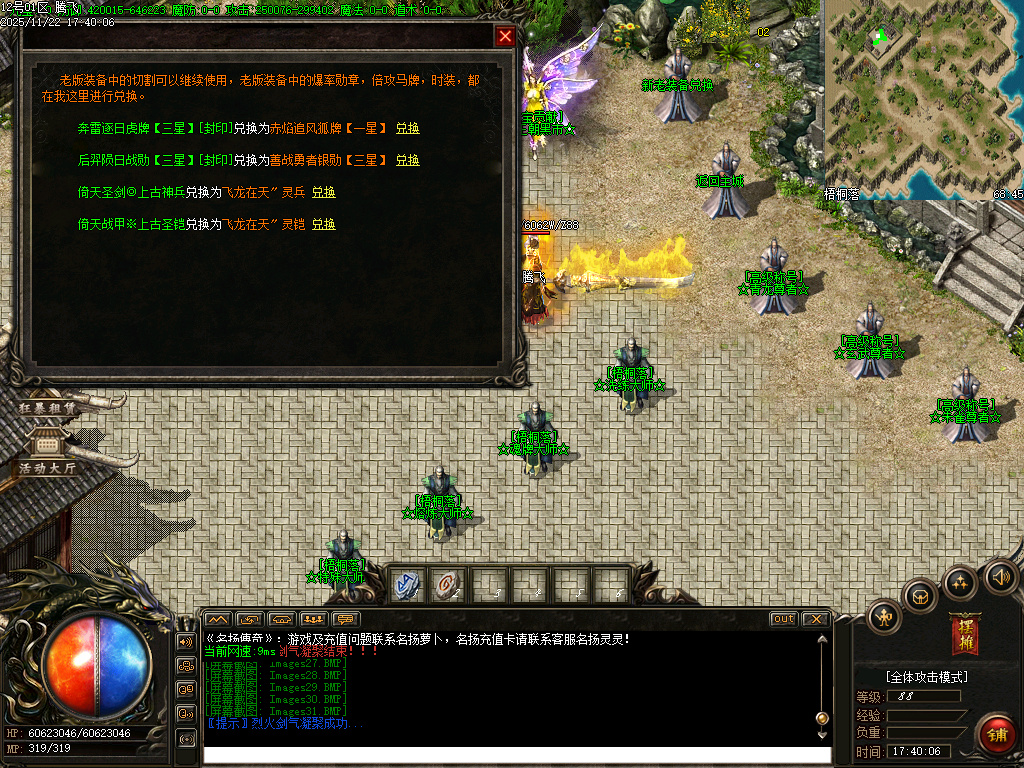
Task: Select the blue rune skill in hotbar slot 1
Action: tap(407, 585)
